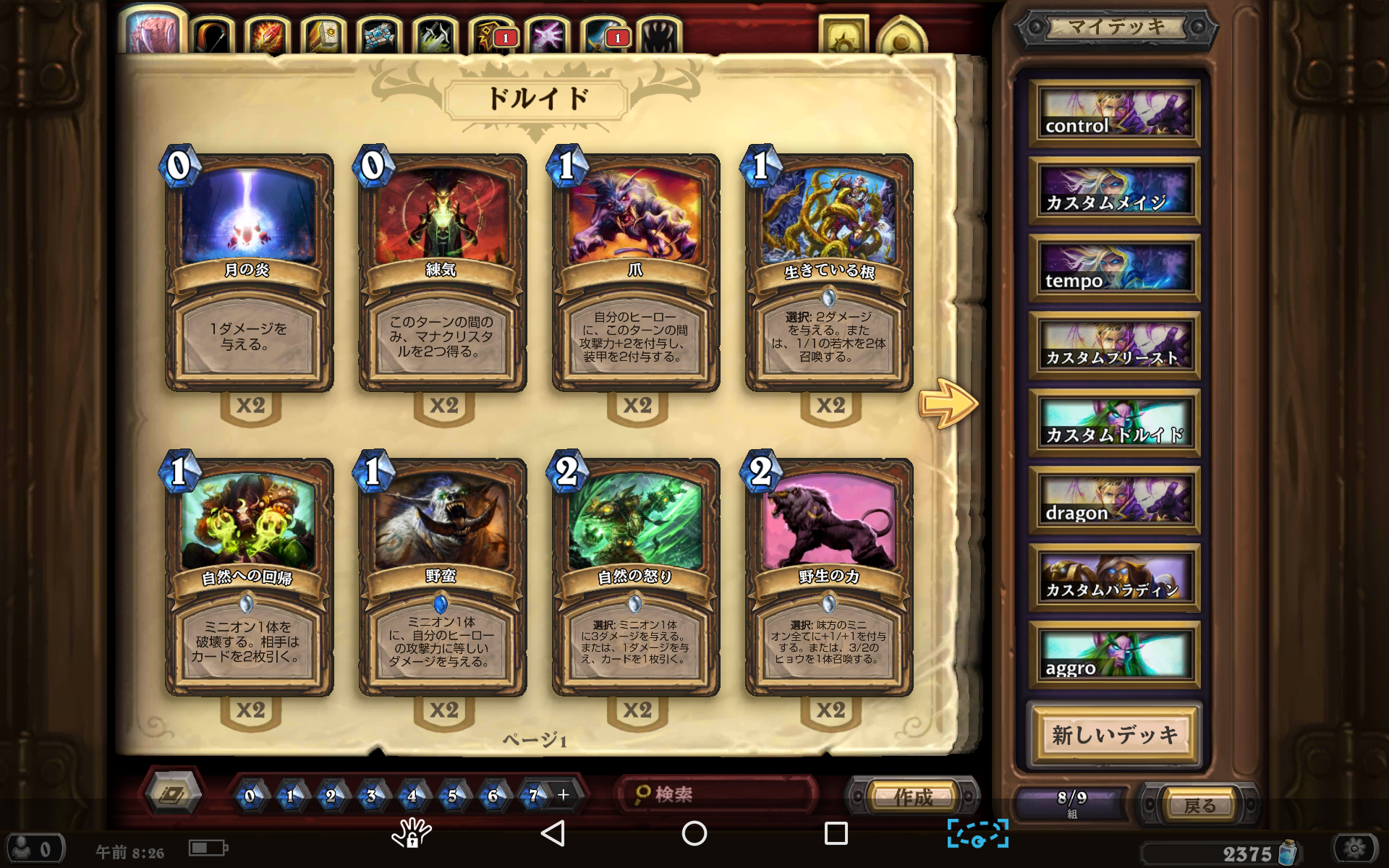Screen dimensions: 1389x868
Task: Click the 戻る back button
Action: pos(1199,805)
